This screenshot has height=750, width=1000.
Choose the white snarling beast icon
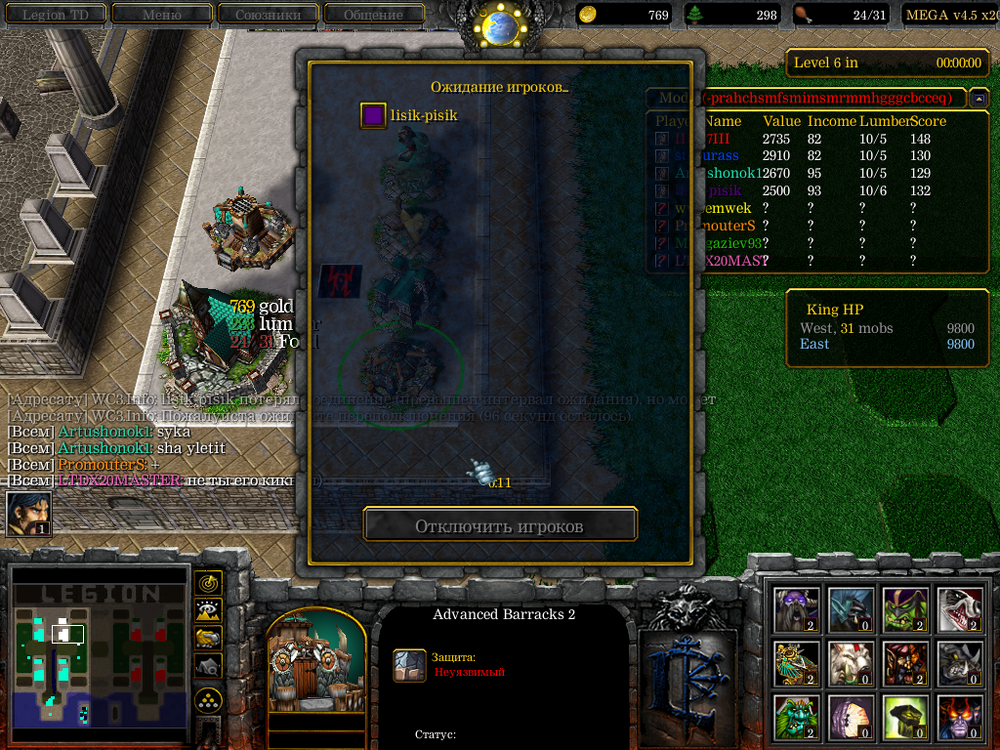(x=958, y=609)
